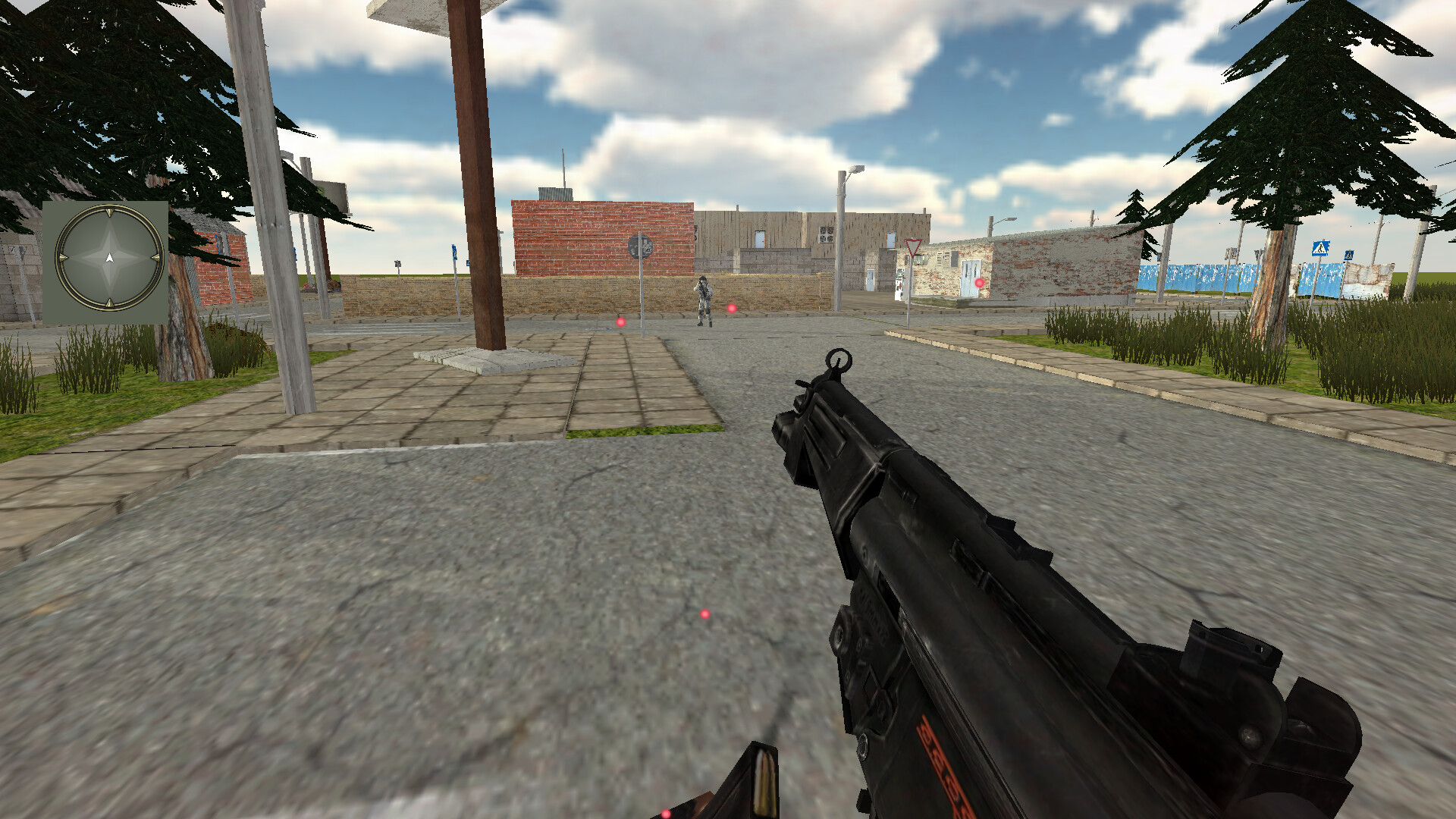Viewport: 1456px width, 819px height.
Task: Click the compass in the top-left HUD
Action: coord(108,258)
